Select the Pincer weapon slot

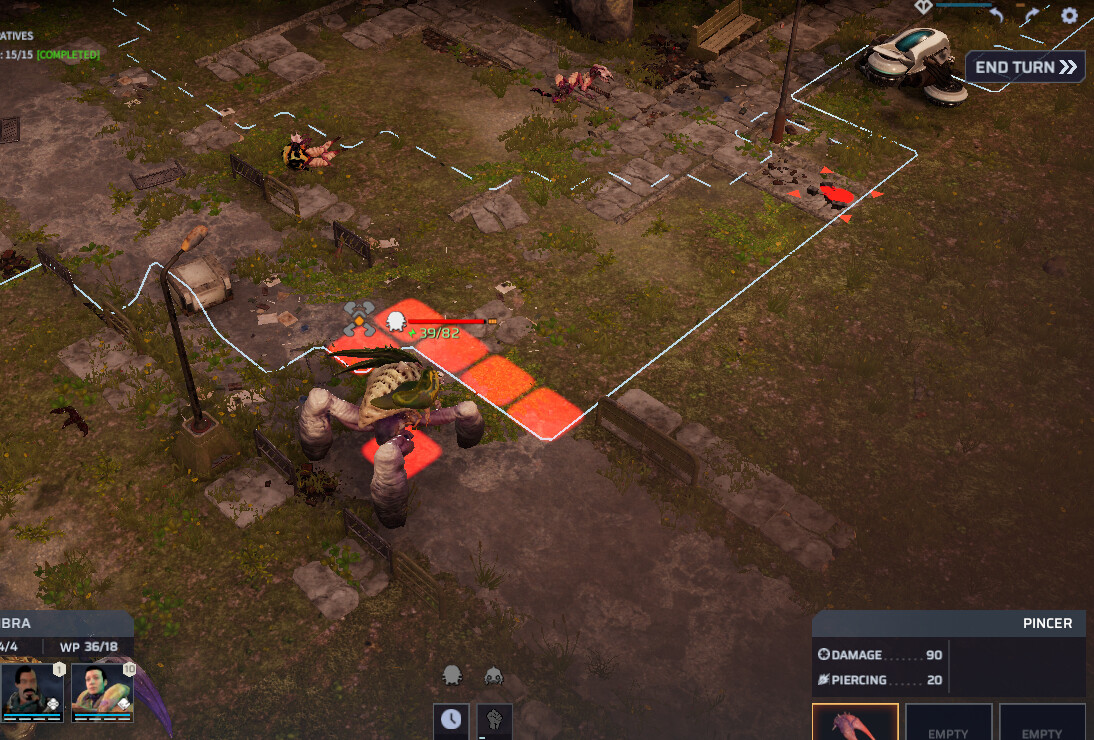854,721
